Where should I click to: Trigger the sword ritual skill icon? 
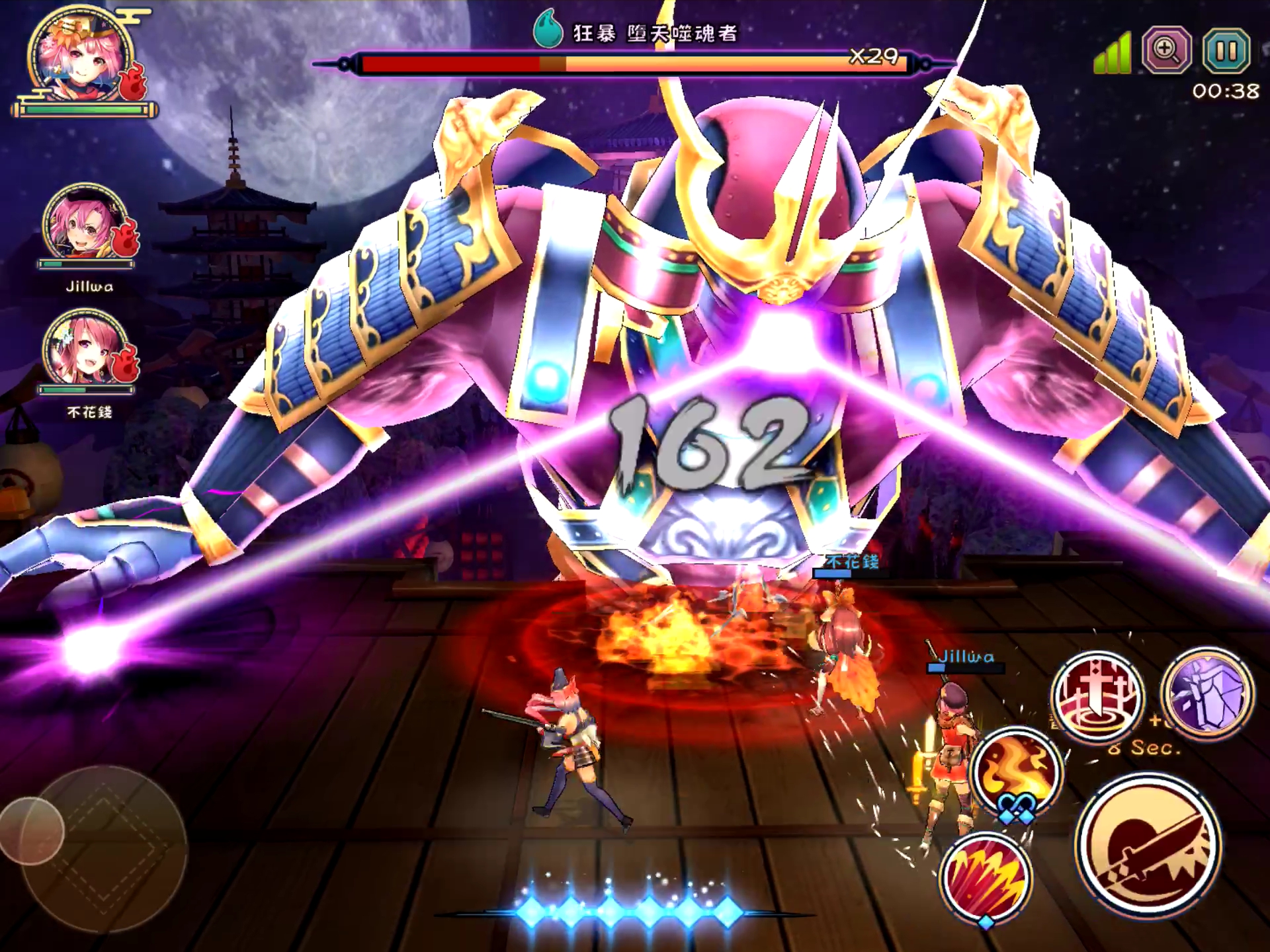[1097, 695]
